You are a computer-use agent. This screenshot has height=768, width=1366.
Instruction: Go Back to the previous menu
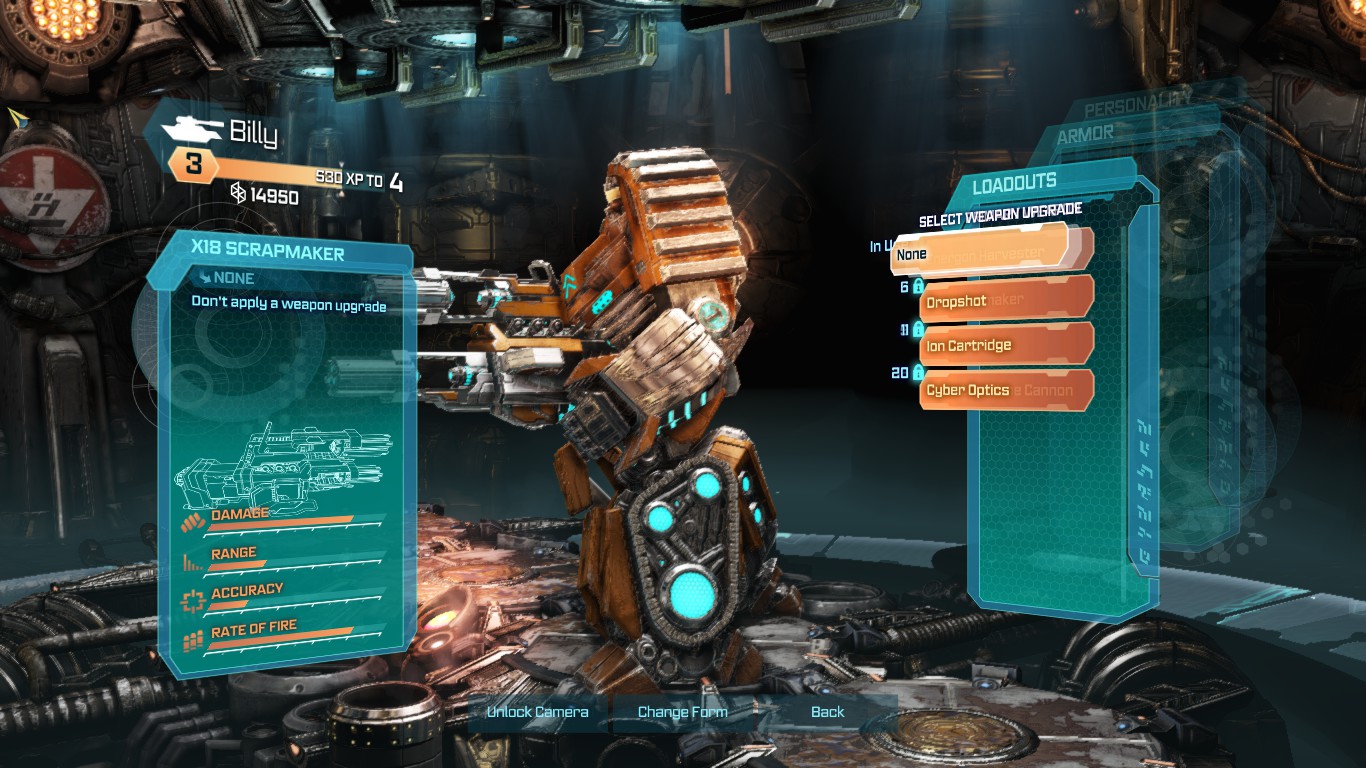coord(827,712)
